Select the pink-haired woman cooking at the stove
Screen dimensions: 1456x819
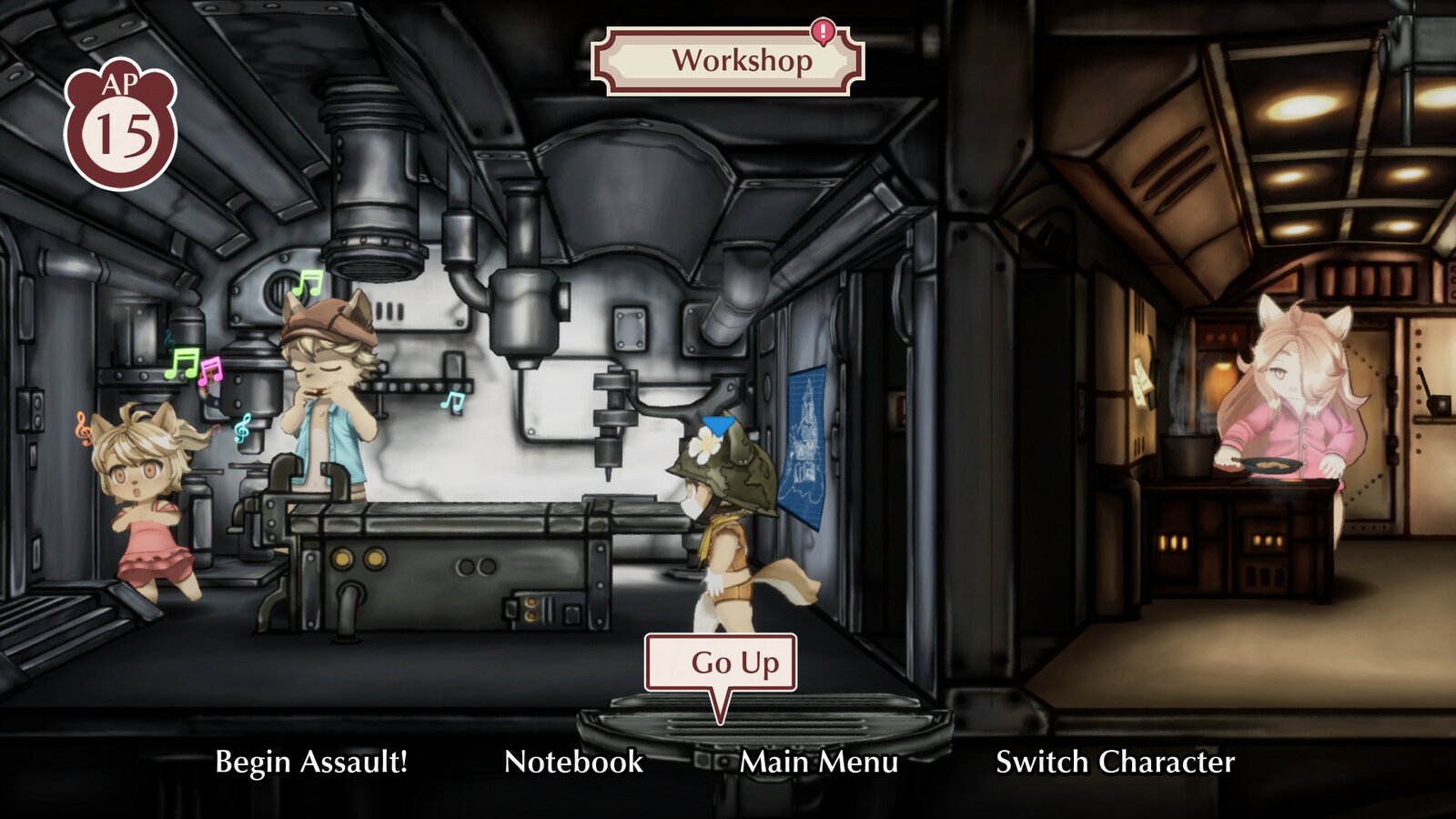(x=1292, y=400)
